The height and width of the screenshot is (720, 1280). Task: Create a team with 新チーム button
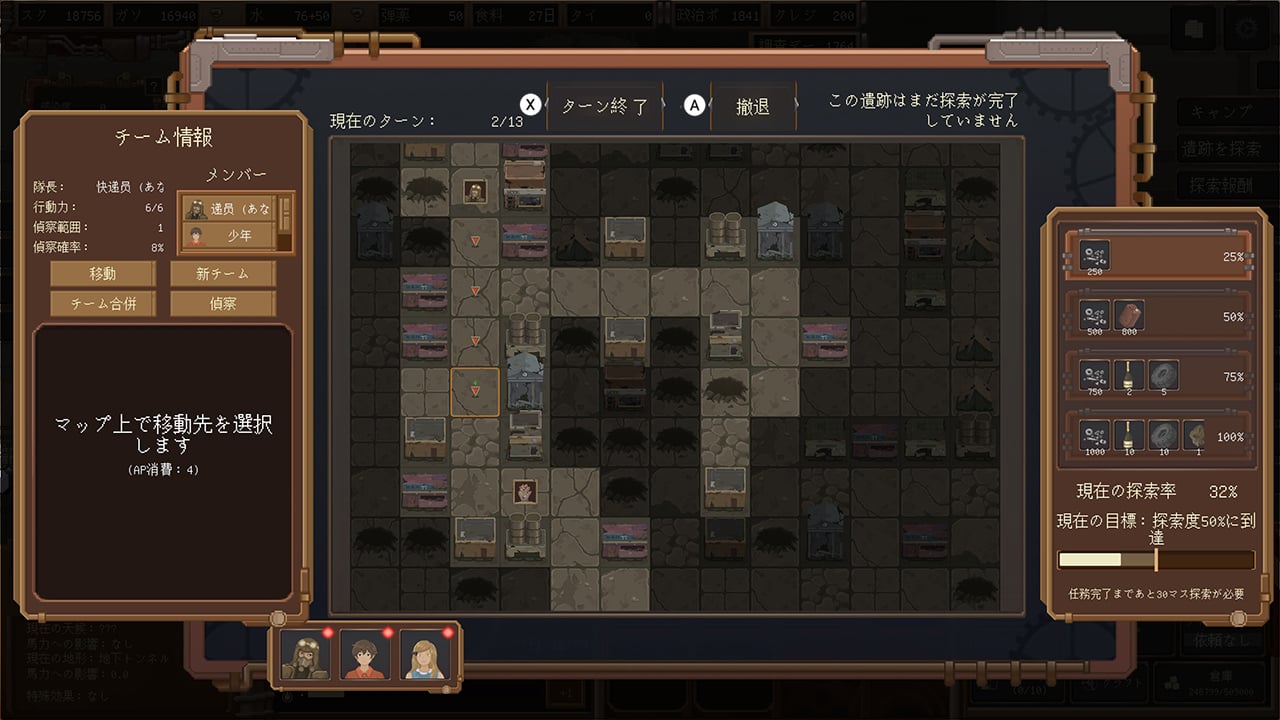pyautogui.click(x=222, y=273)
